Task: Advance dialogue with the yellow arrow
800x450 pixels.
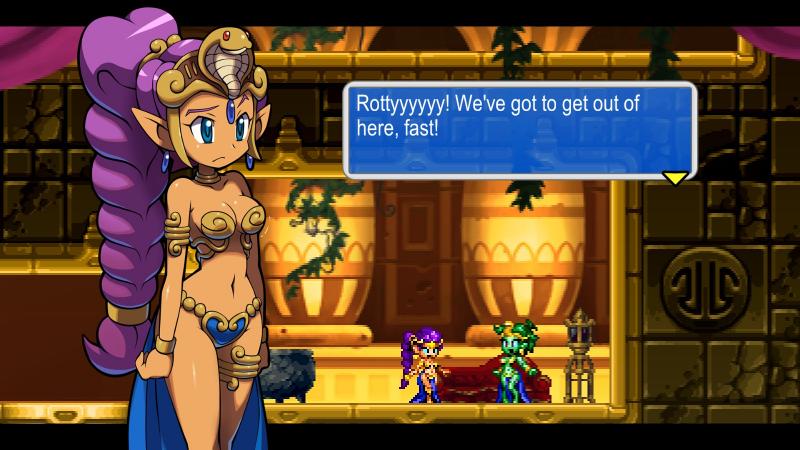Action: coord(675,178)
